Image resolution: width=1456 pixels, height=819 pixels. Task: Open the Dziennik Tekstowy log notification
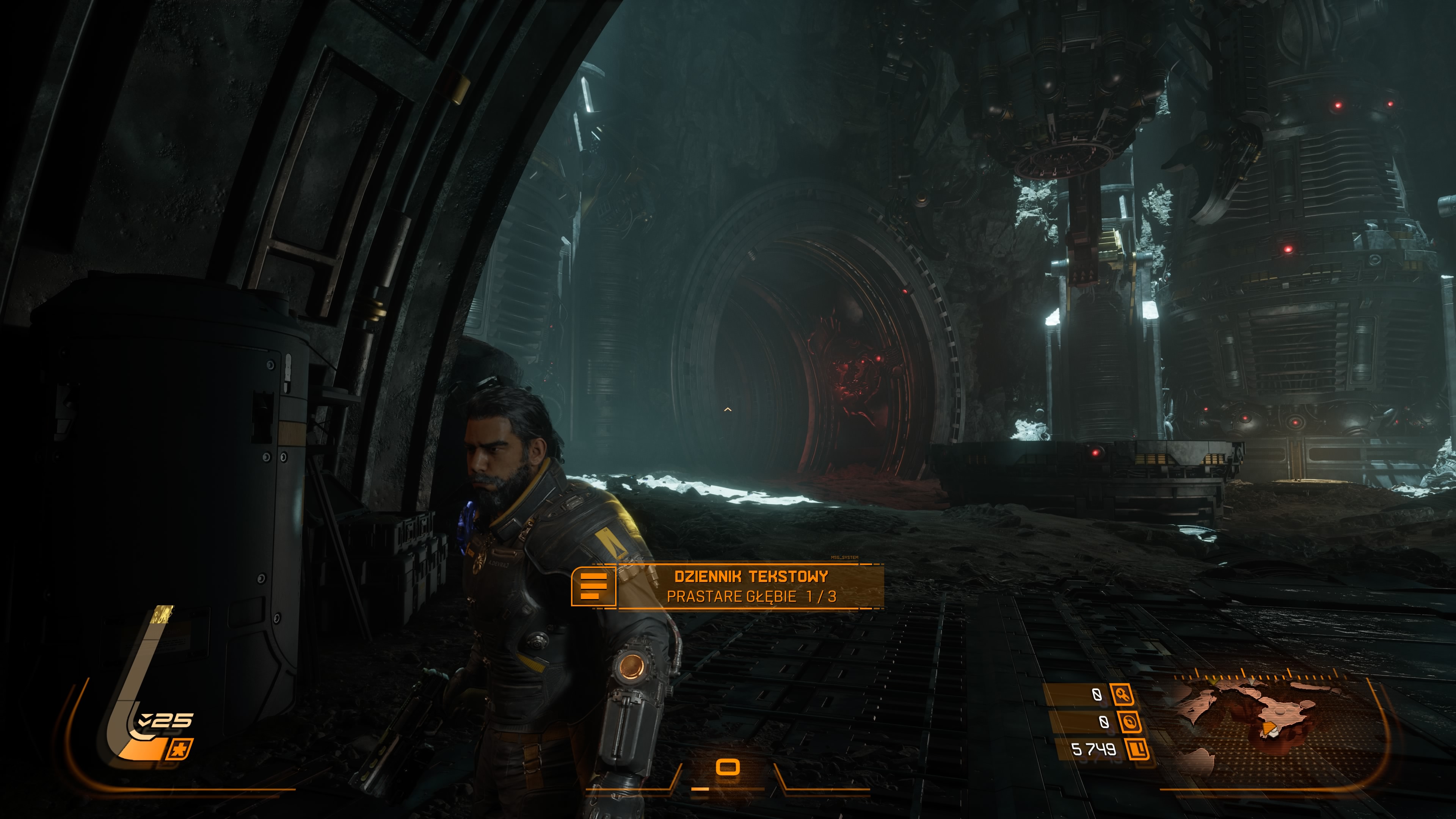[x=751, y=586]
